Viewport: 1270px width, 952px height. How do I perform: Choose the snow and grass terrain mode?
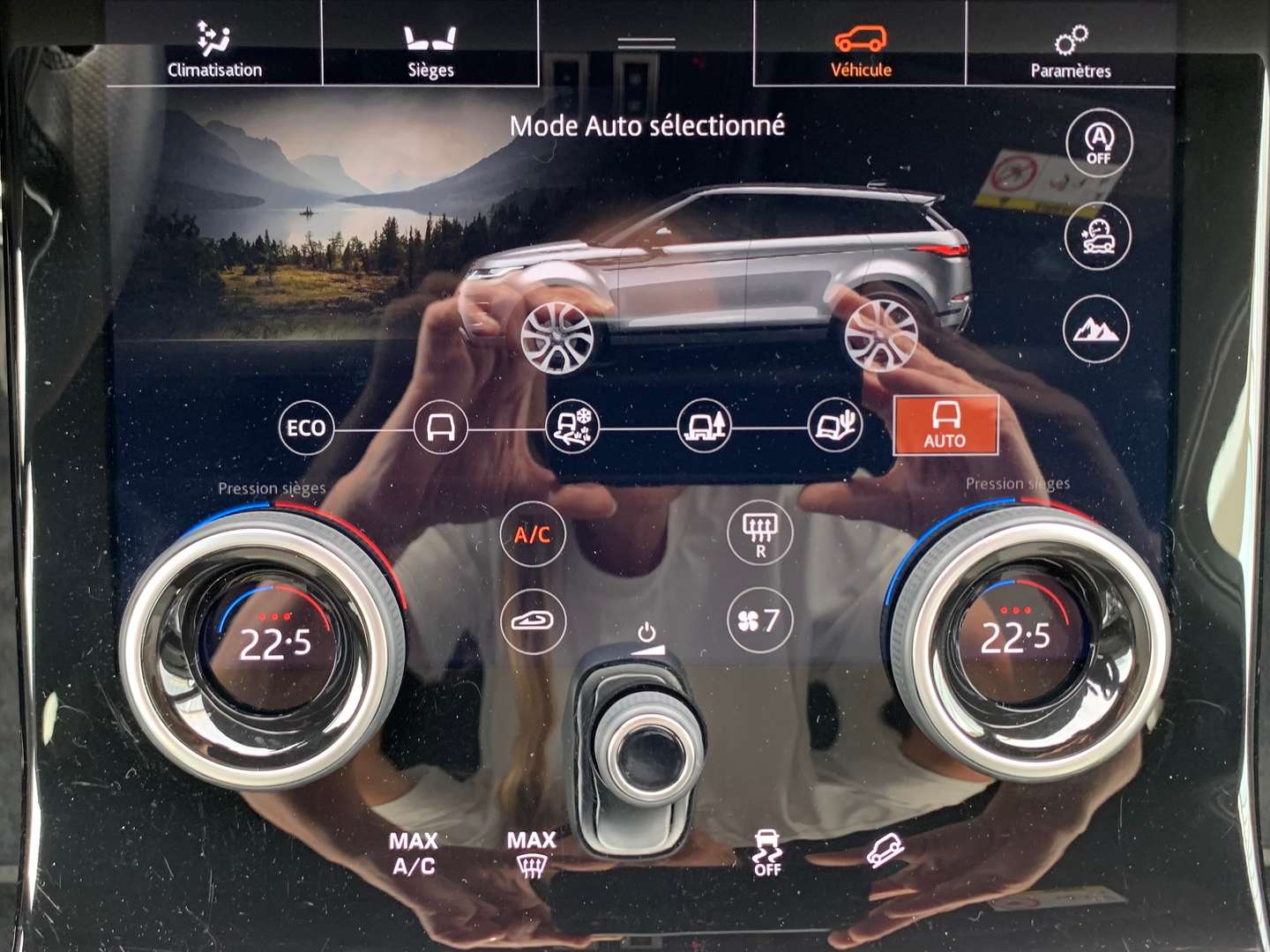tap(572, 428)
